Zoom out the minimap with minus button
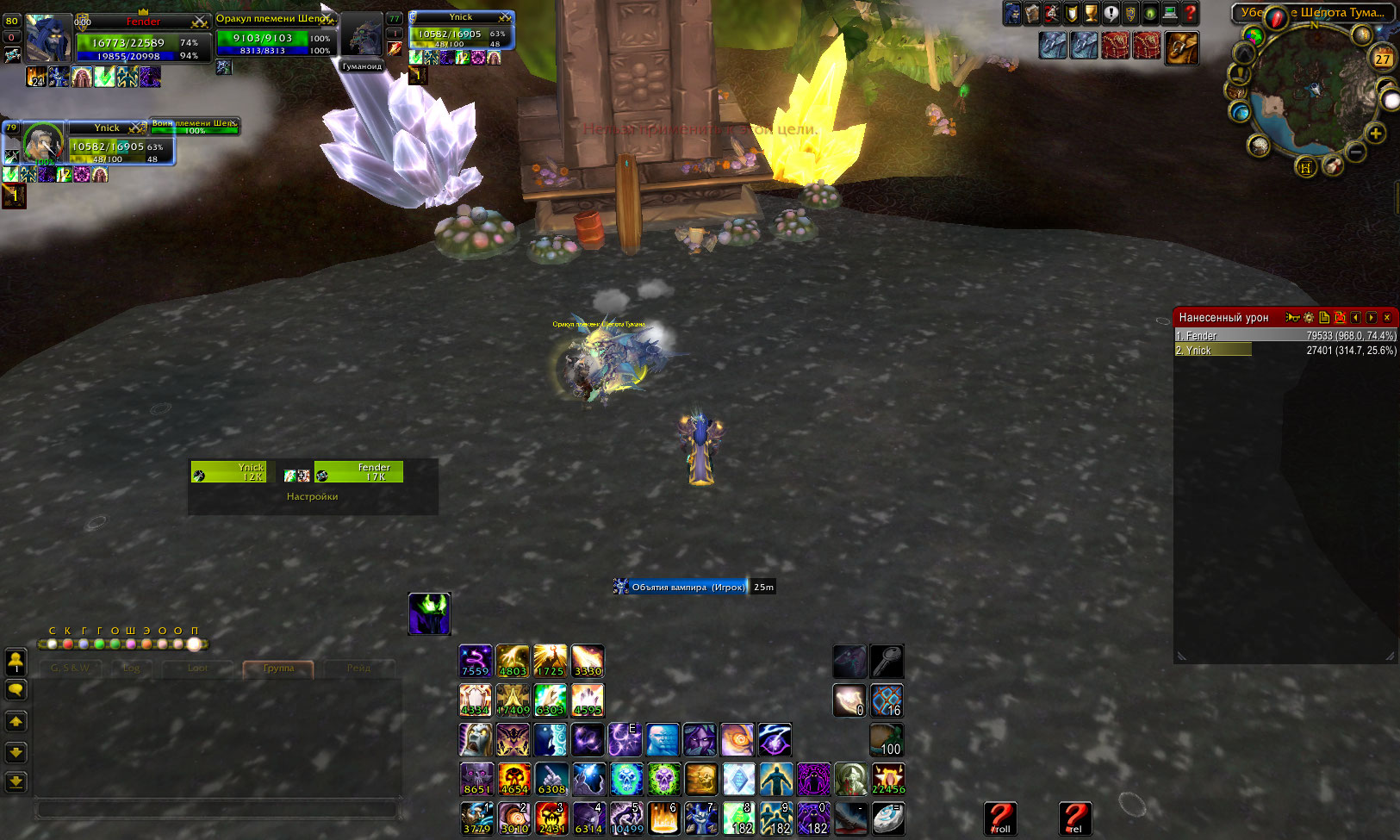 [x=1356, y=152]
